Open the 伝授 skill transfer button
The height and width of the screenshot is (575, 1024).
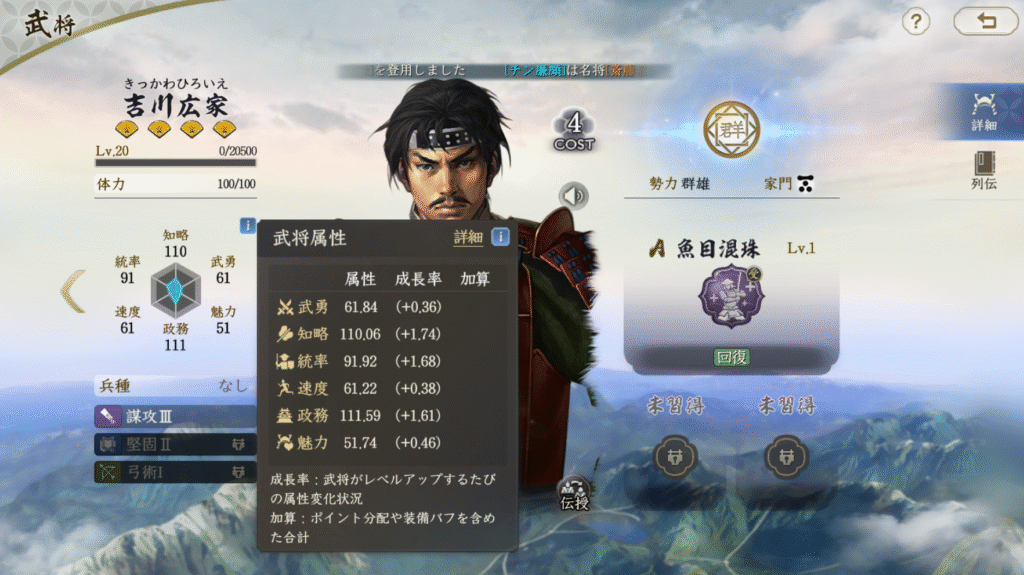coord(574,492)
